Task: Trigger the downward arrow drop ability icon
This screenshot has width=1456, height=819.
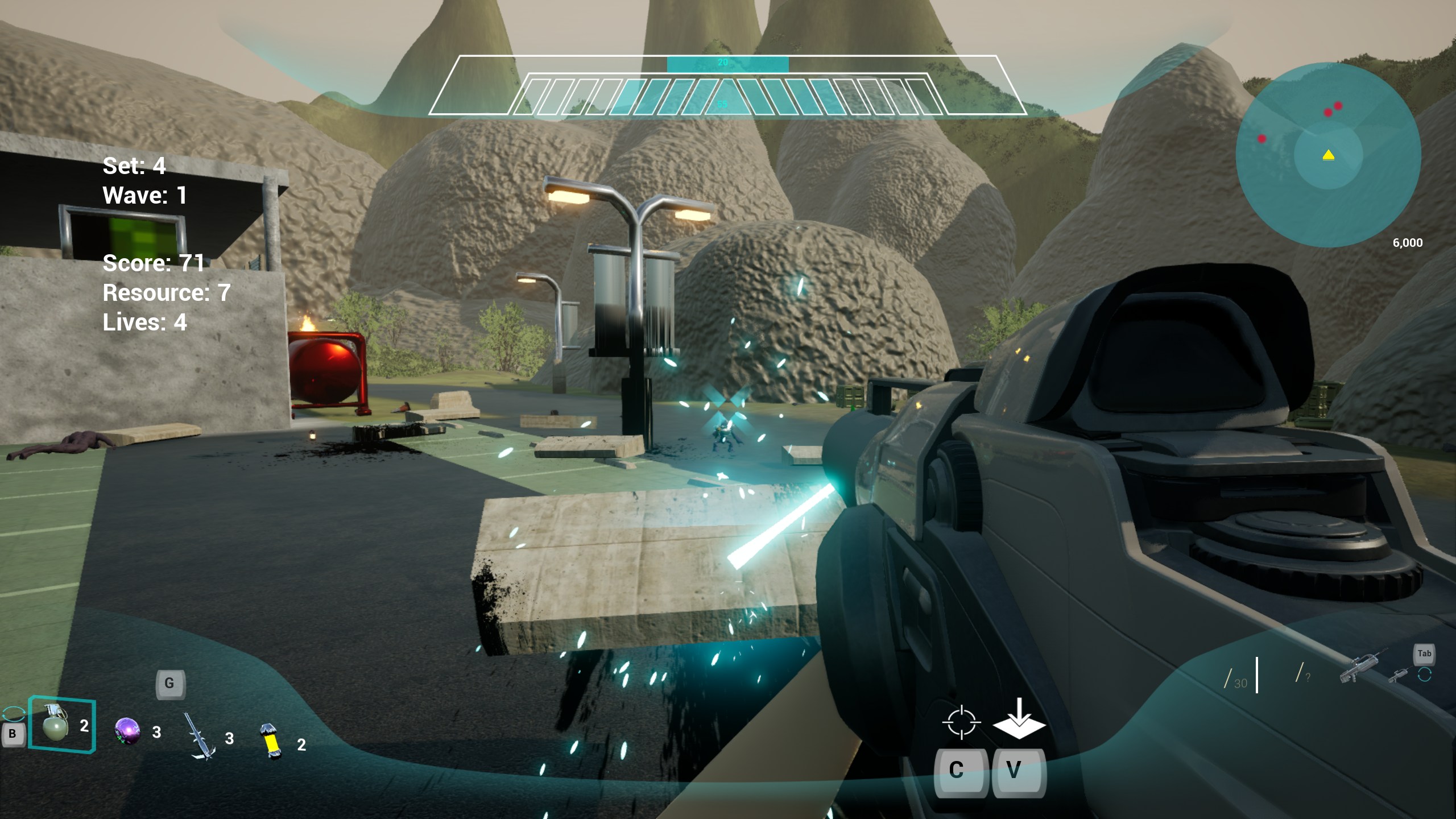Action: point(1019,721)
